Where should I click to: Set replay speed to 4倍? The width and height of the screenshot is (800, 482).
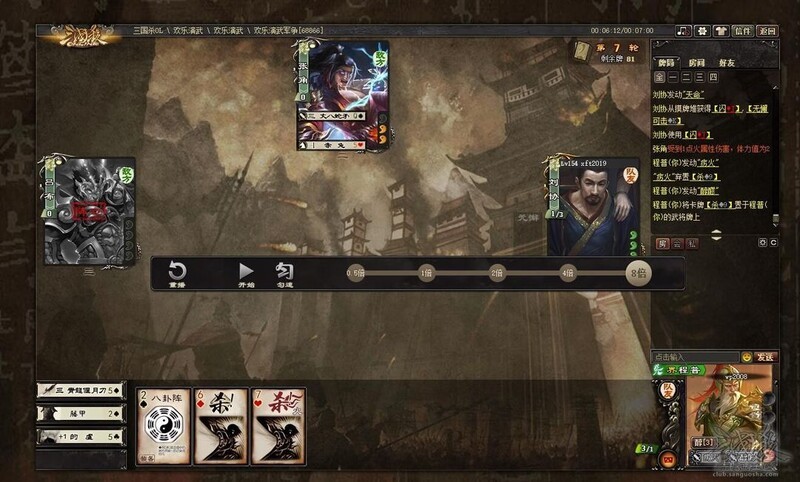point(568,272)
